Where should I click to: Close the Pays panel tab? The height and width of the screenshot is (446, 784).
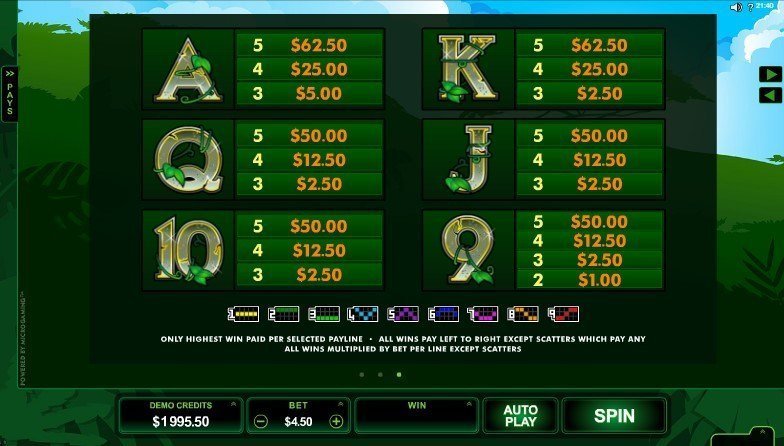pos(10,94)
